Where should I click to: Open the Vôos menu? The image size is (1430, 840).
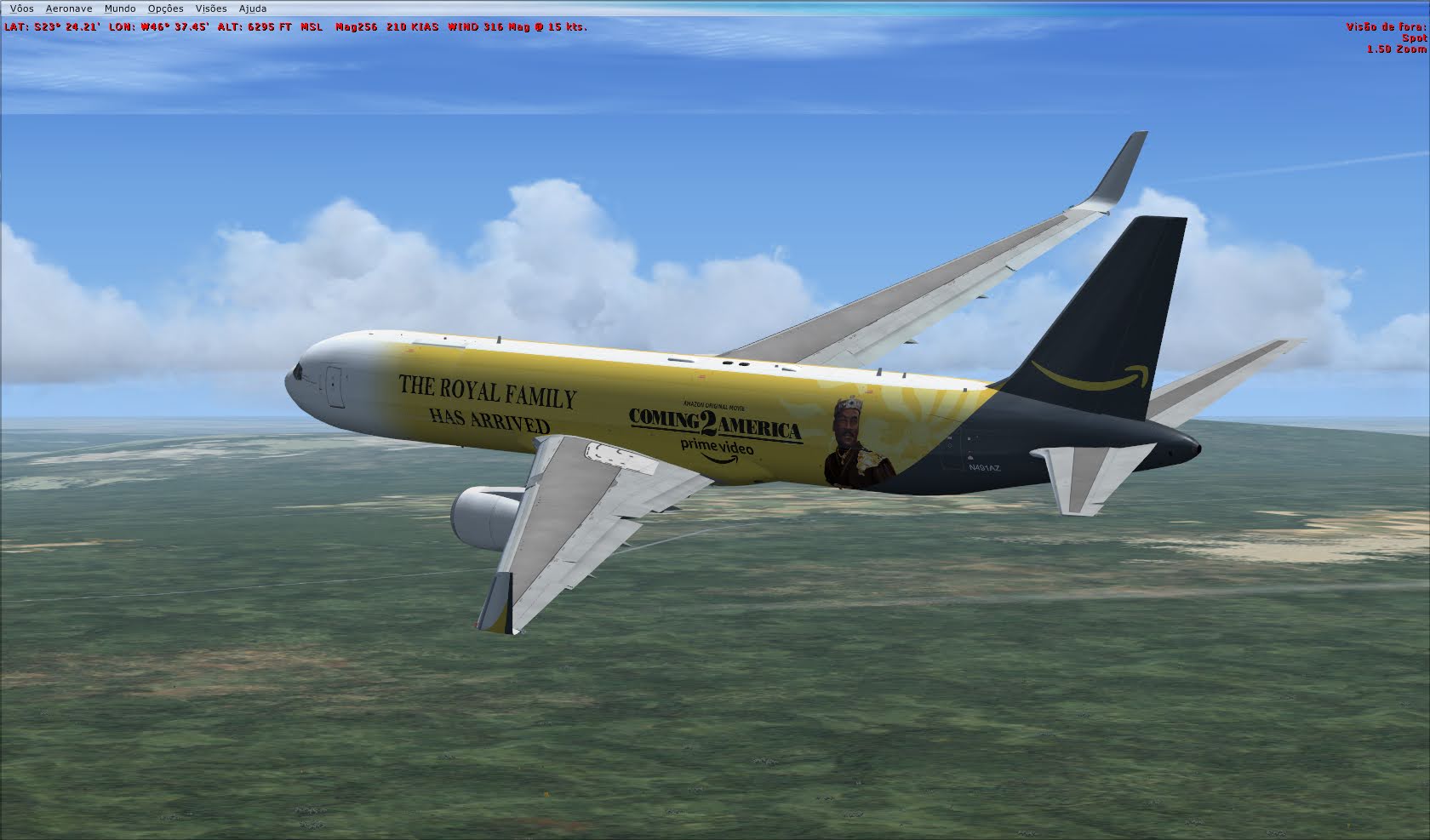21,8
